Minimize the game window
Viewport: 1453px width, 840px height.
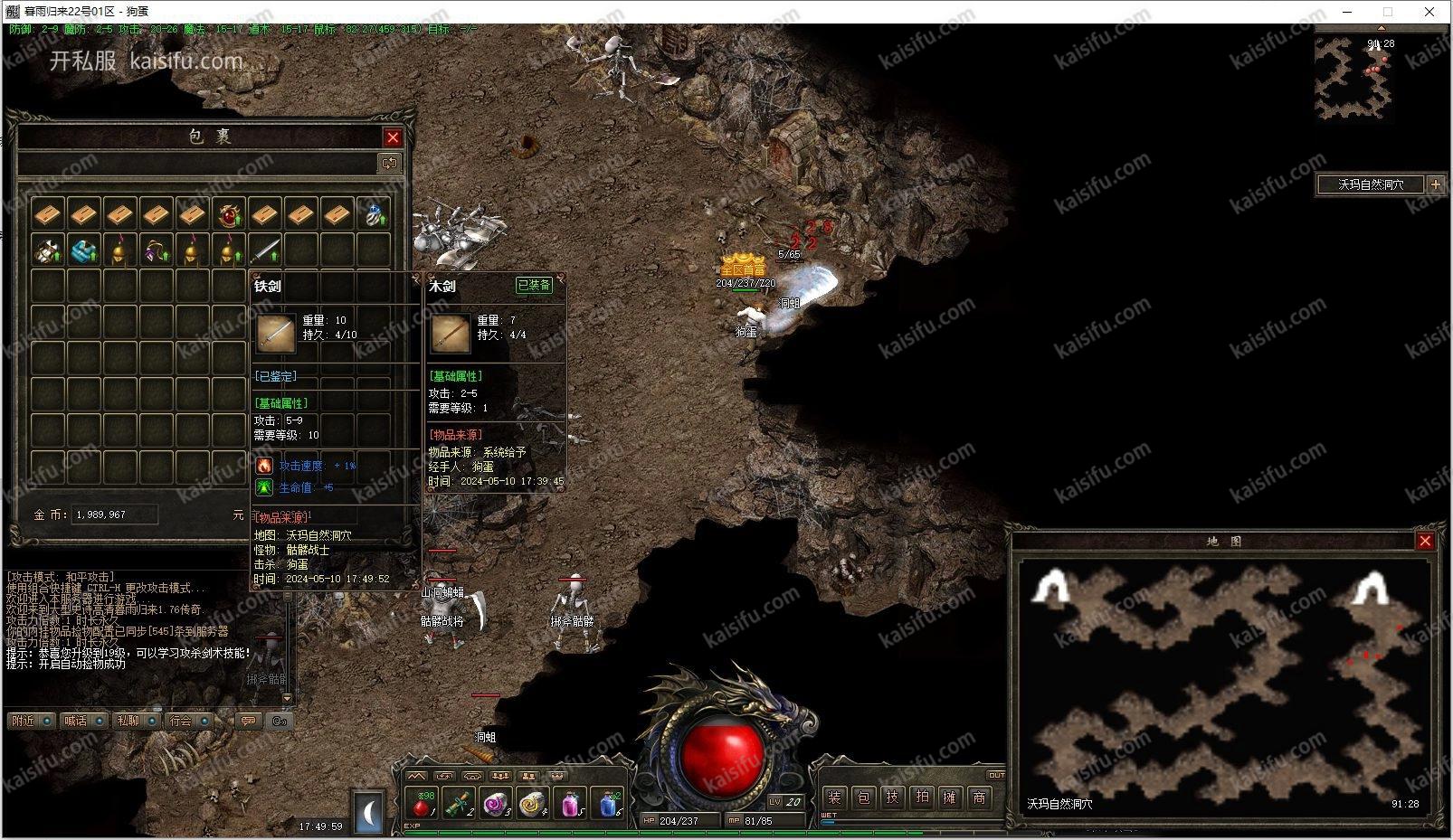(x=1347, y=12)
